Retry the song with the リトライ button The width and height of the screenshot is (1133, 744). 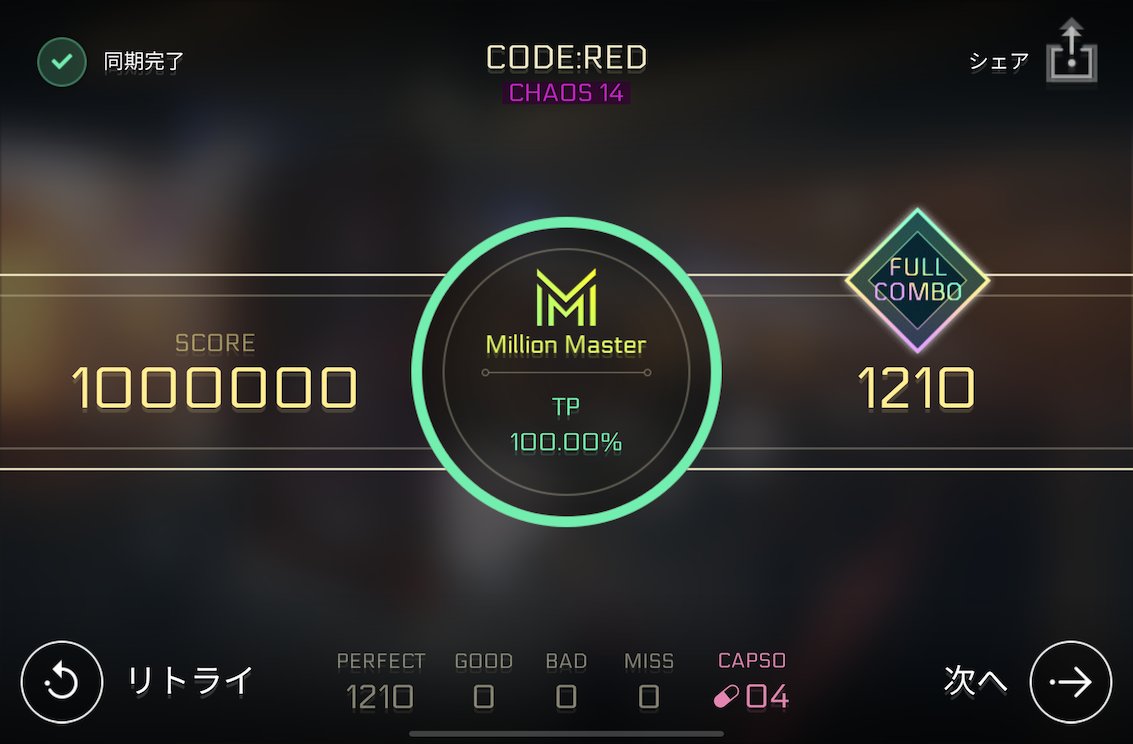(x=62, y=682)
